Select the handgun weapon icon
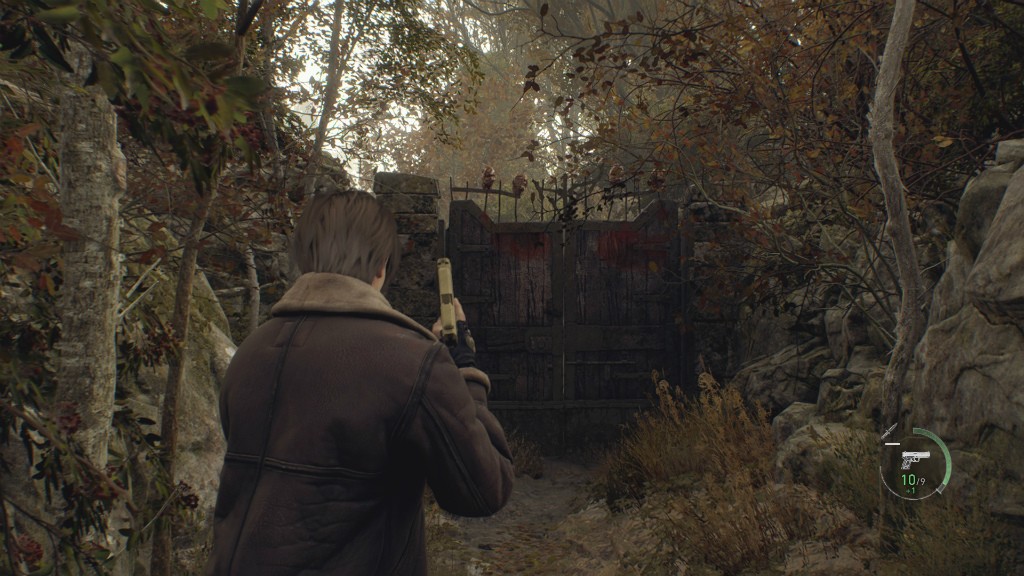The height and width of the screenshot is (576, 1024). 914,460
